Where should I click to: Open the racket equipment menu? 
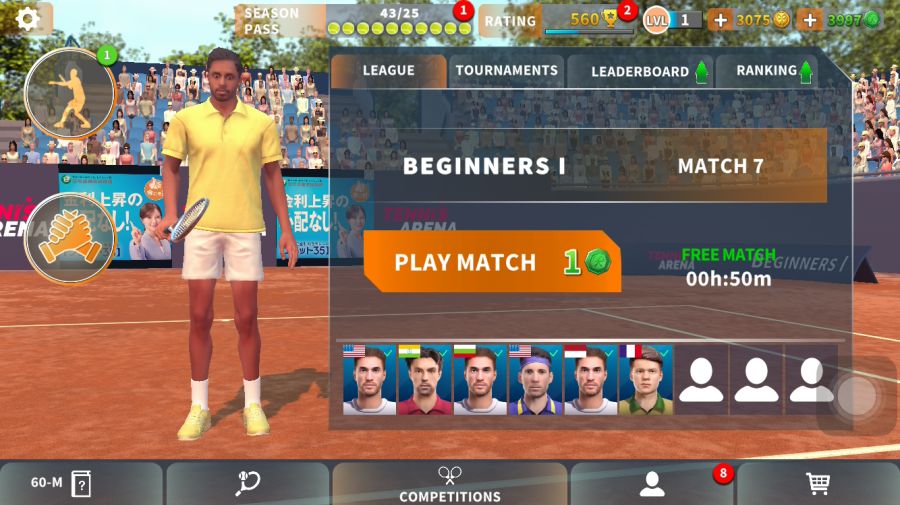click(x=248, y=483)
